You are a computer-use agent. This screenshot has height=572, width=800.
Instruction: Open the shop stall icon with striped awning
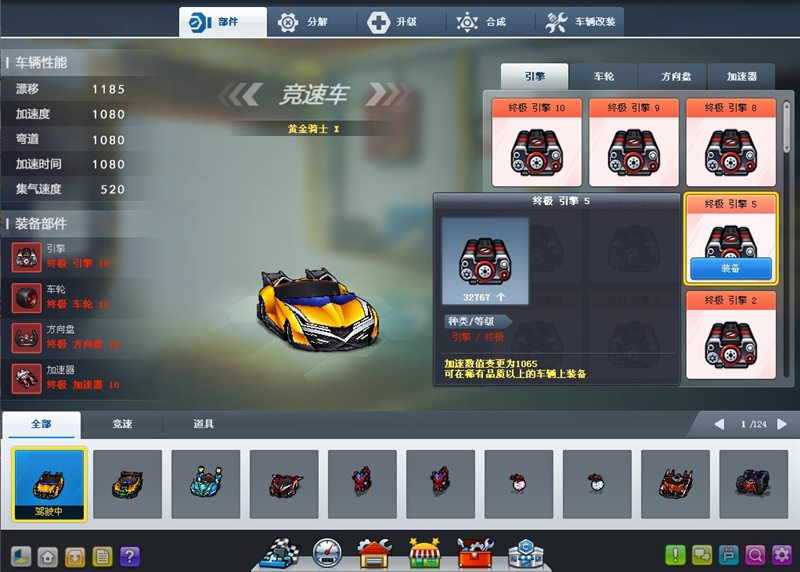point(424,551)
